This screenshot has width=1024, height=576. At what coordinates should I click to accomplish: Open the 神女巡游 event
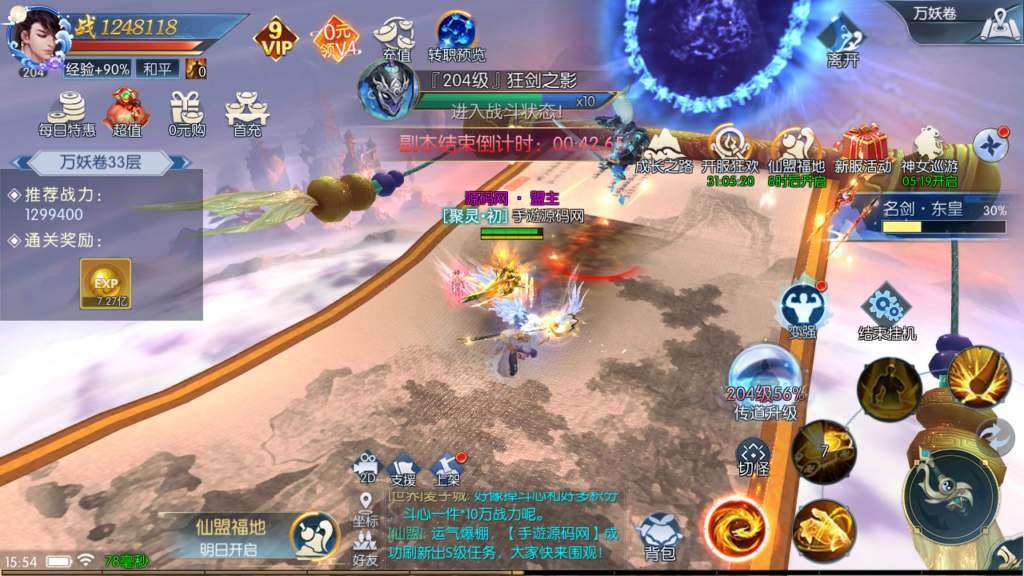click(928, 150)
